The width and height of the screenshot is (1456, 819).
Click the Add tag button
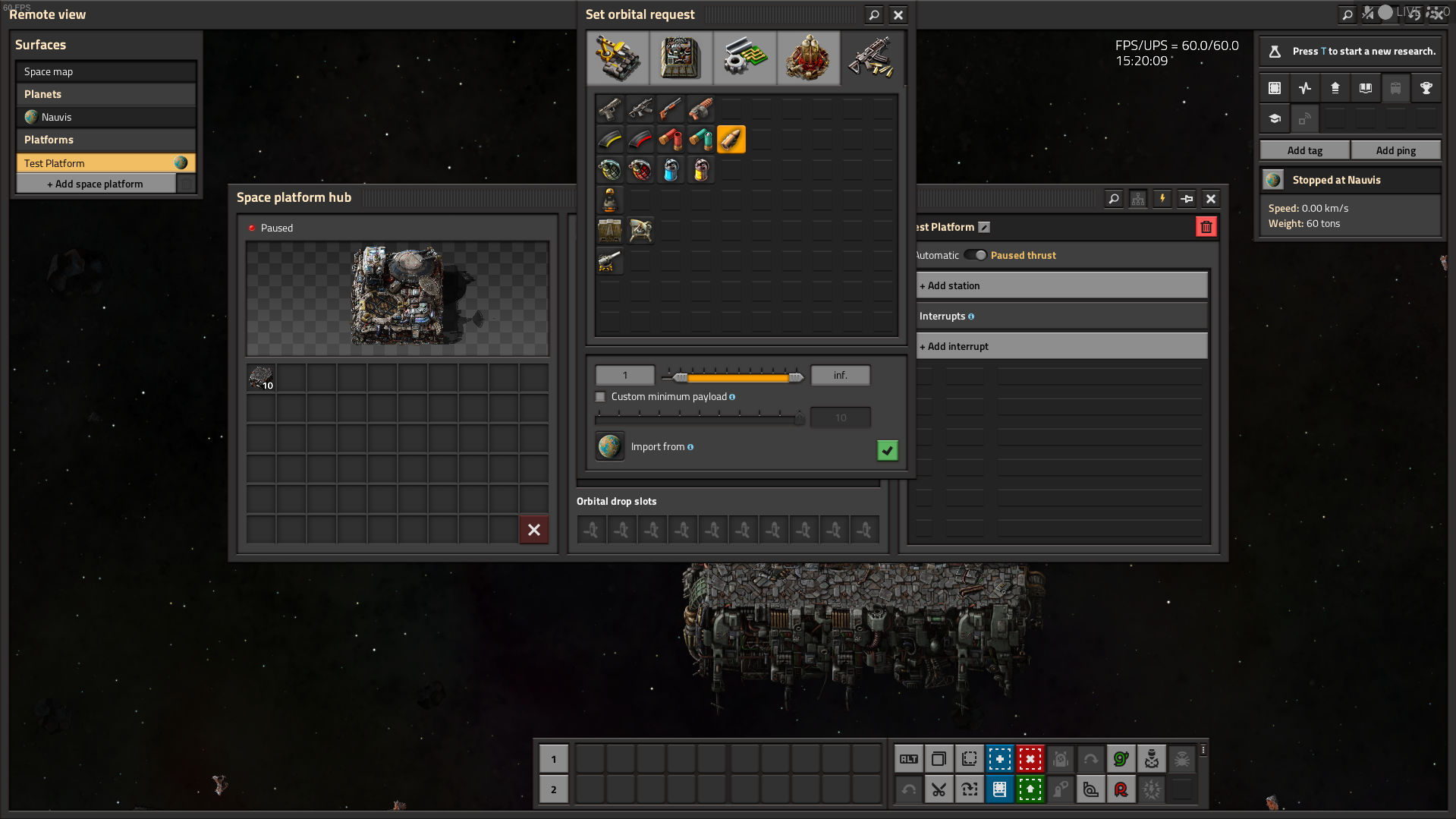click(1304, 150)
